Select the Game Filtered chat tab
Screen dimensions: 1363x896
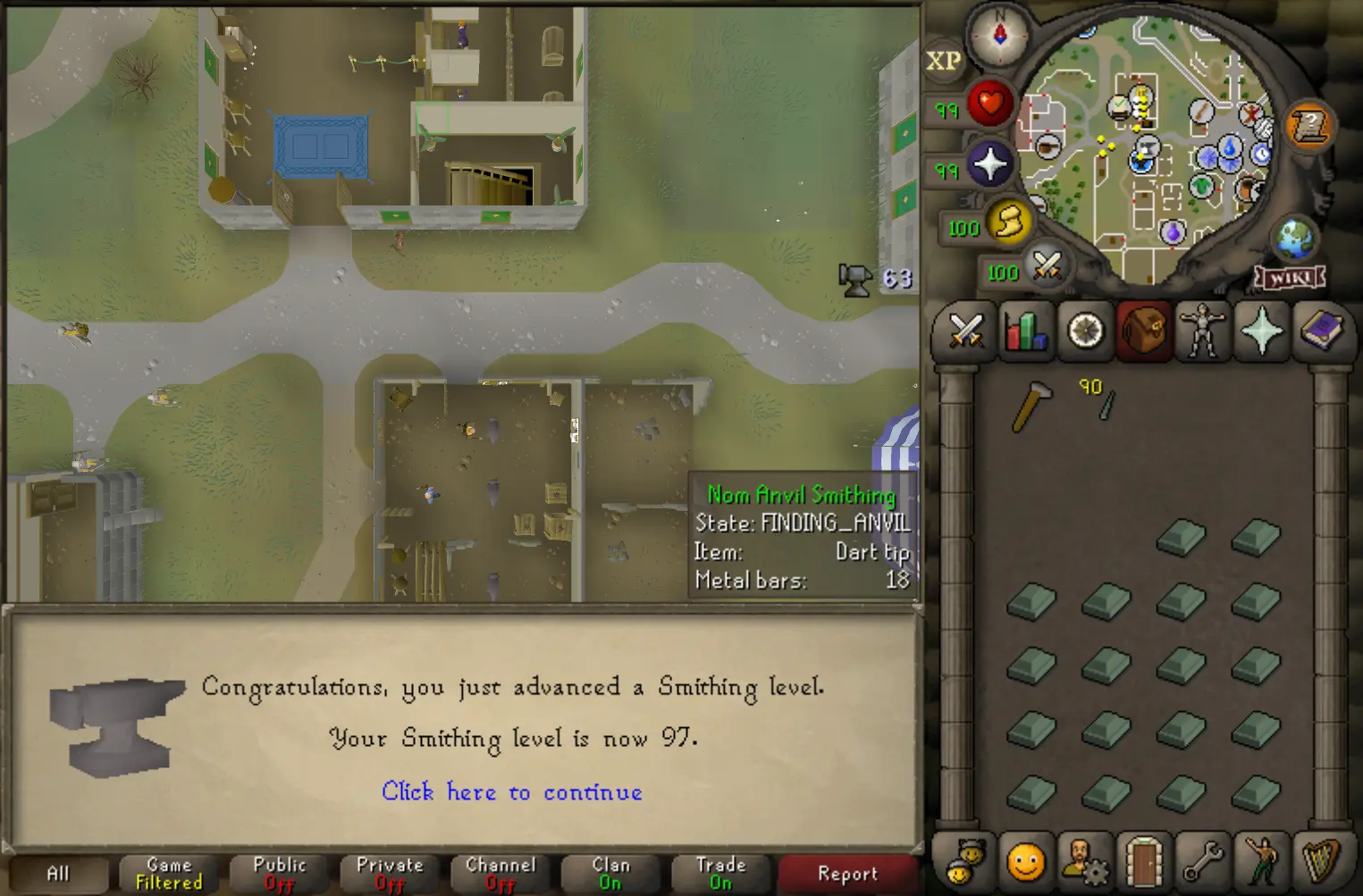(168, 873)
